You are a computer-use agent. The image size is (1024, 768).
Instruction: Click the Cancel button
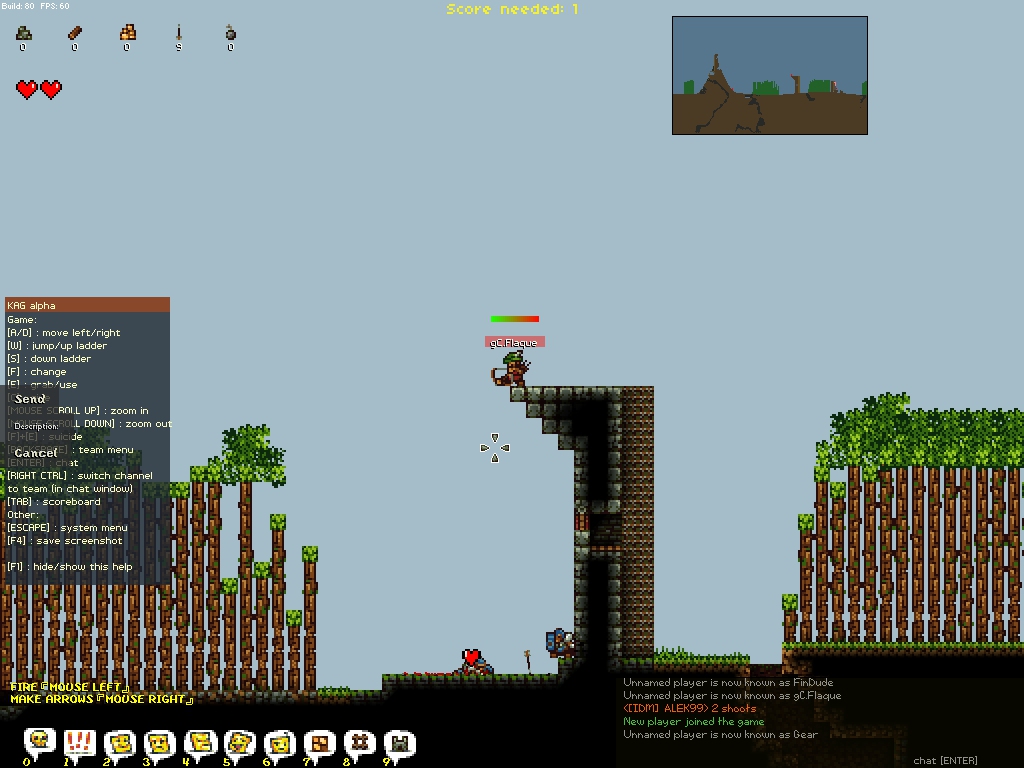[37, 453]
